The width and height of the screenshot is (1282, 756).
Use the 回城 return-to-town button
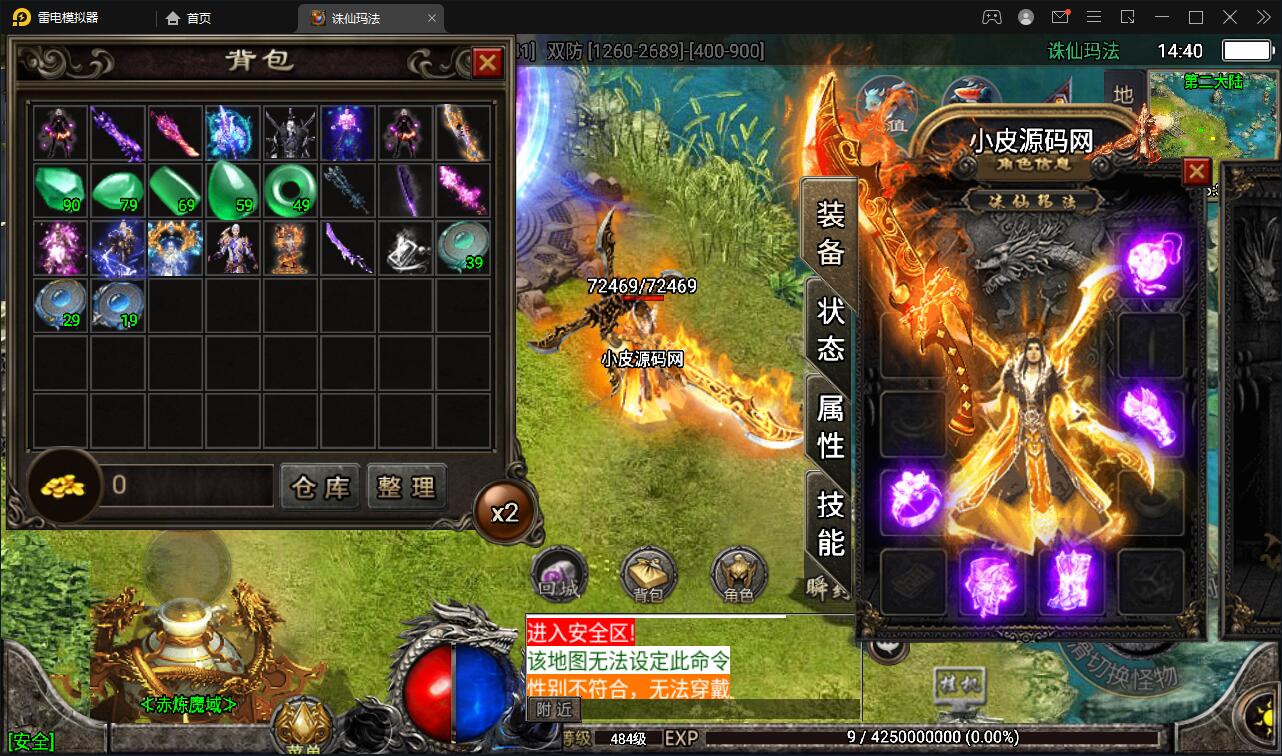[558, 575]
